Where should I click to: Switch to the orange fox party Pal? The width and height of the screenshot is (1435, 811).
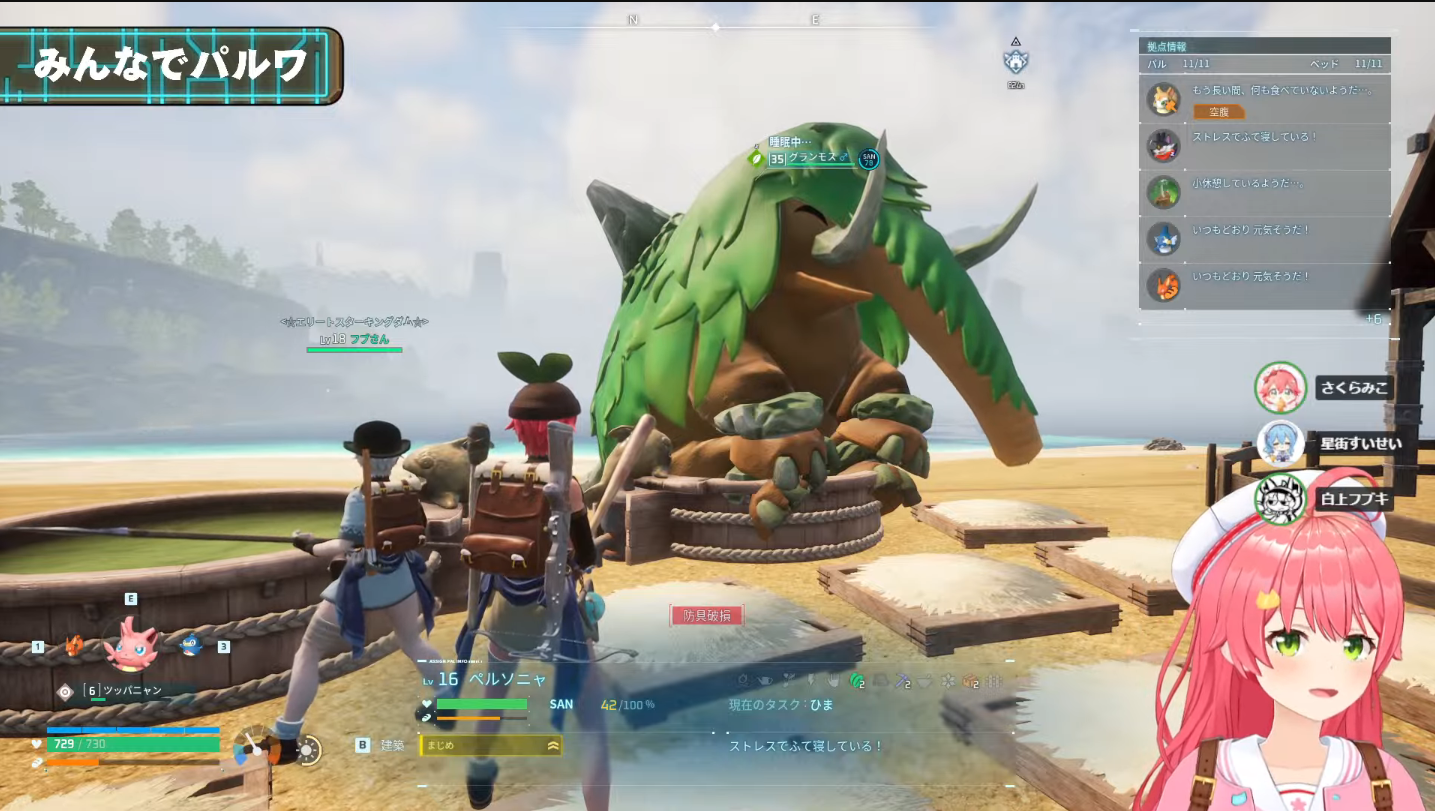click(x=75, y=645)
